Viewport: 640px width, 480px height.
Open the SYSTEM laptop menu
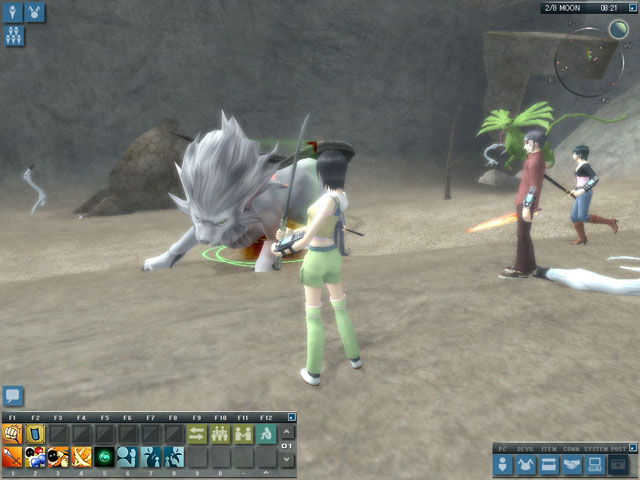(594, 464)
